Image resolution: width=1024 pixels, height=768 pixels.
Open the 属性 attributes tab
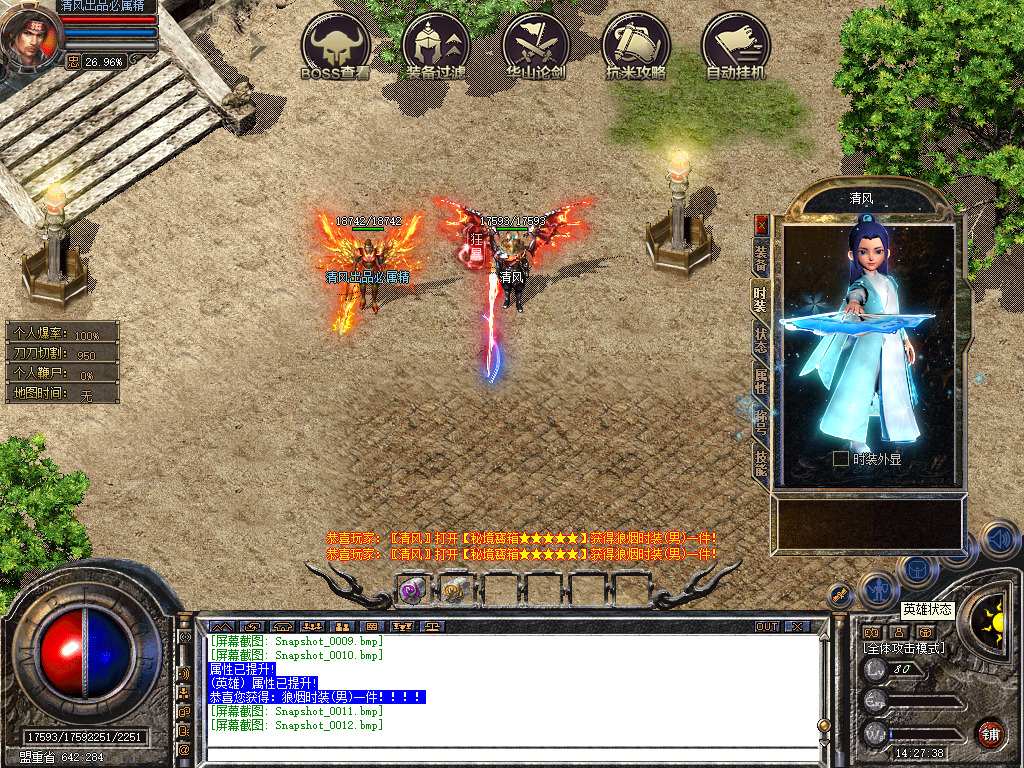[761, 379]
